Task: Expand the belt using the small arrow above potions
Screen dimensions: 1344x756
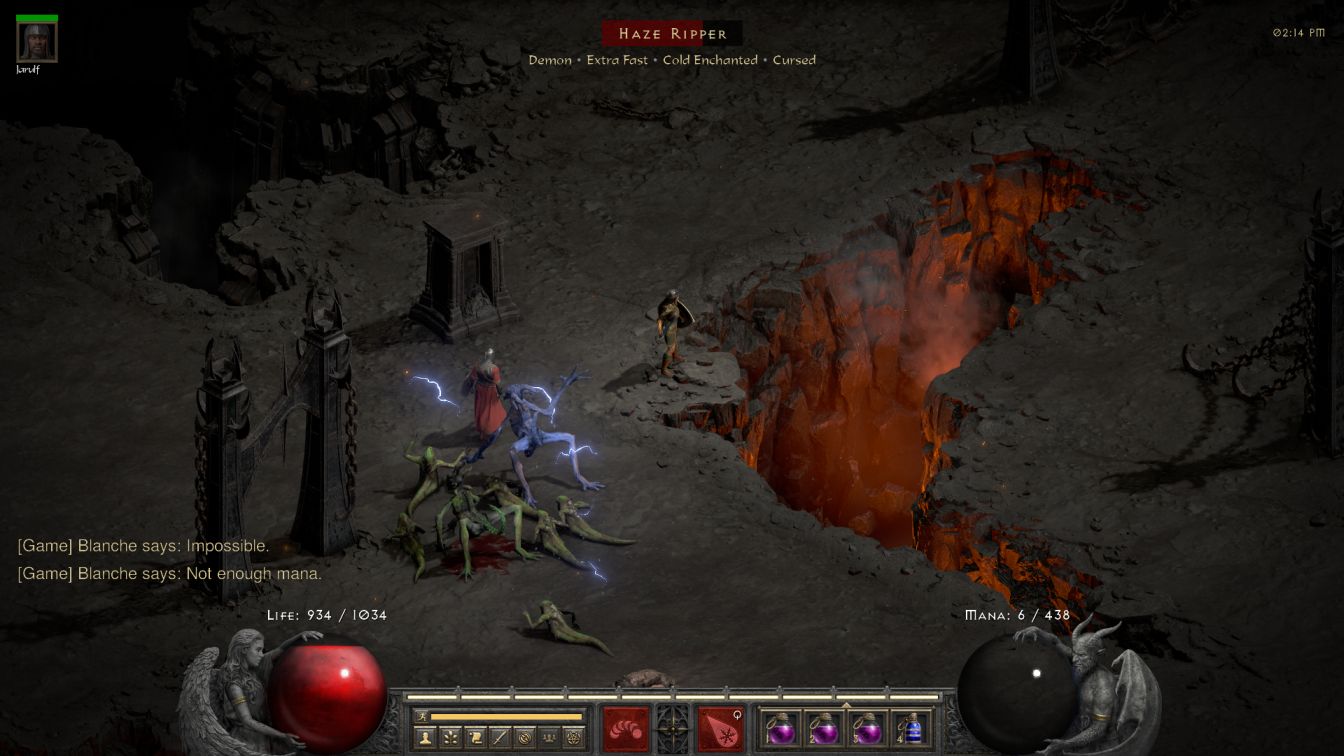Action: point(846,705)
